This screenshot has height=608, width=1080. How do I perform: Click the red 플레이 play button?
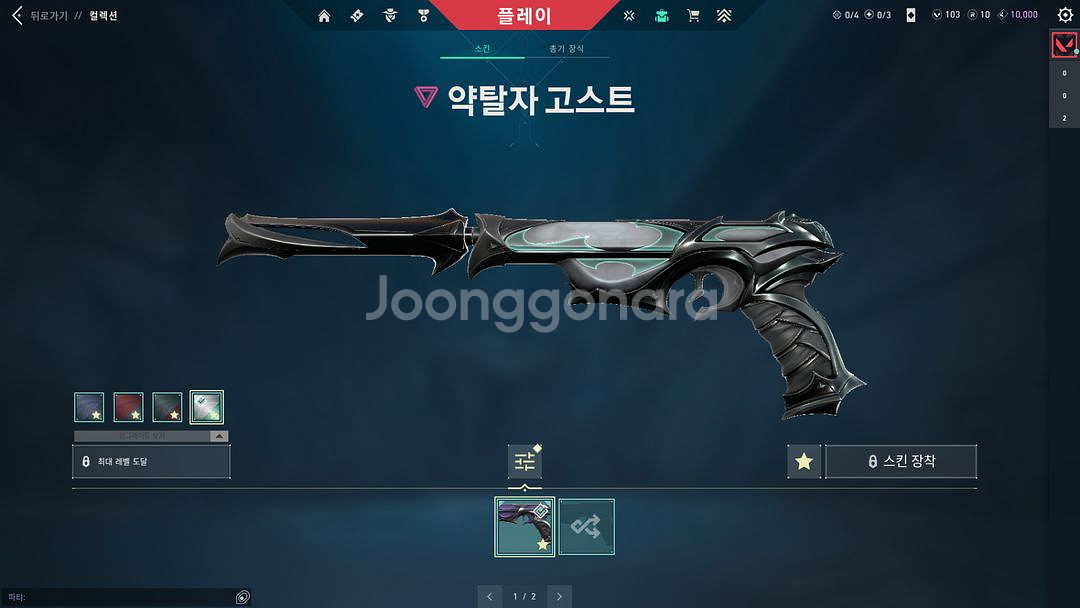point(523,15)
